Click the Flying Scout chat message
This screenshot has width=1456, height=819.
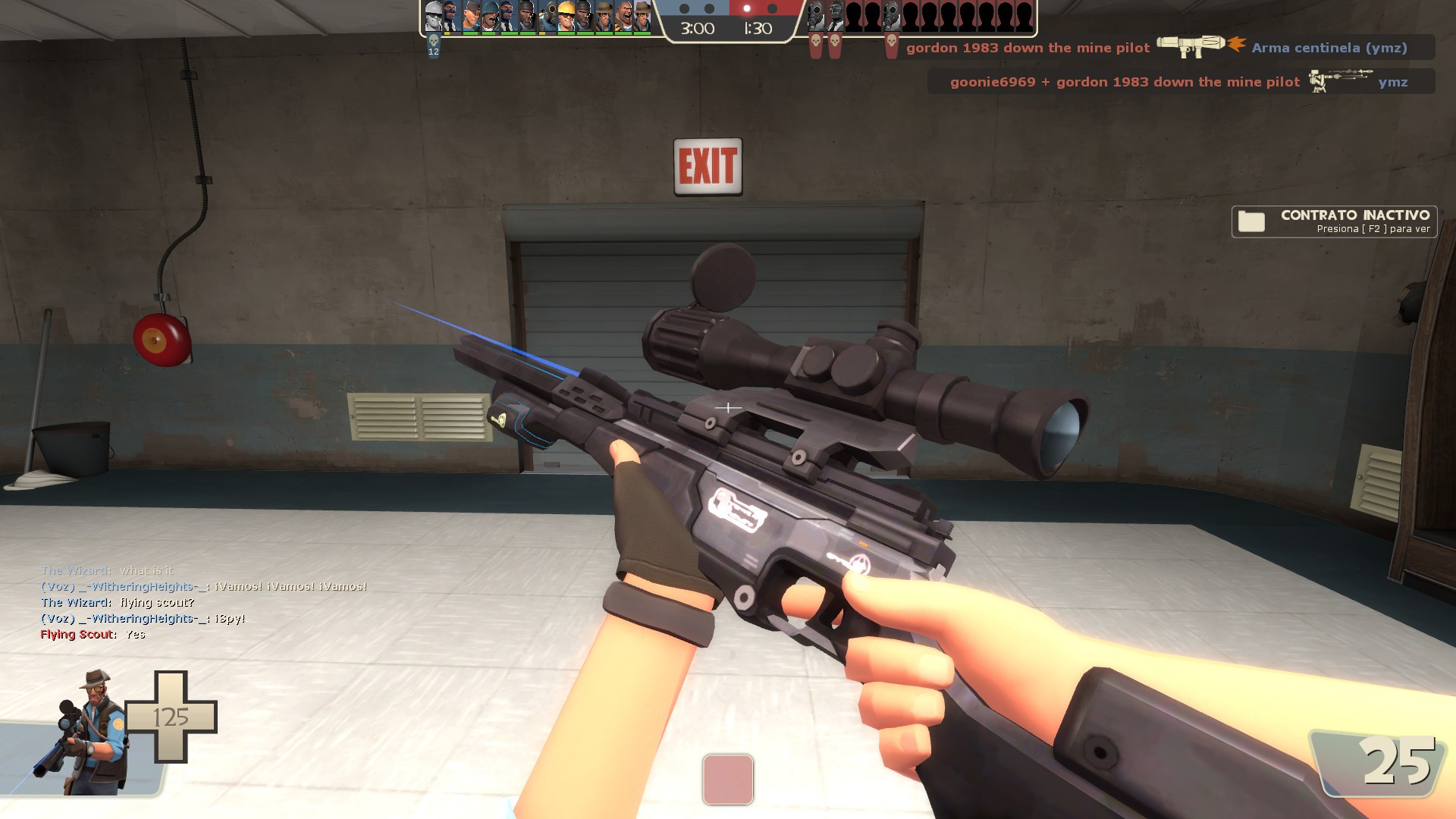[91, 633]
